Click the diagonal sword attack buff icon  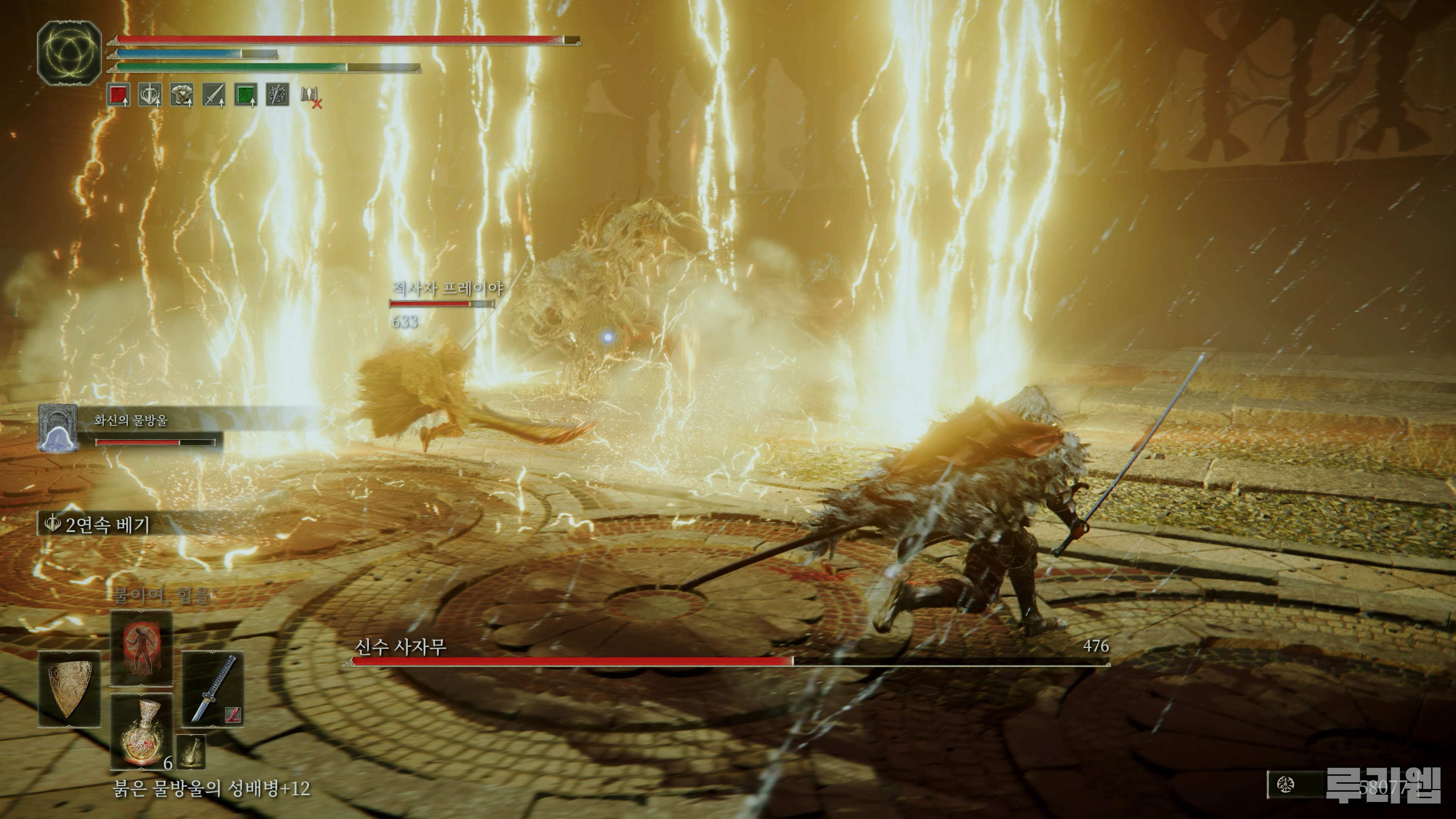pyautogui.click(x=213, y=95)
